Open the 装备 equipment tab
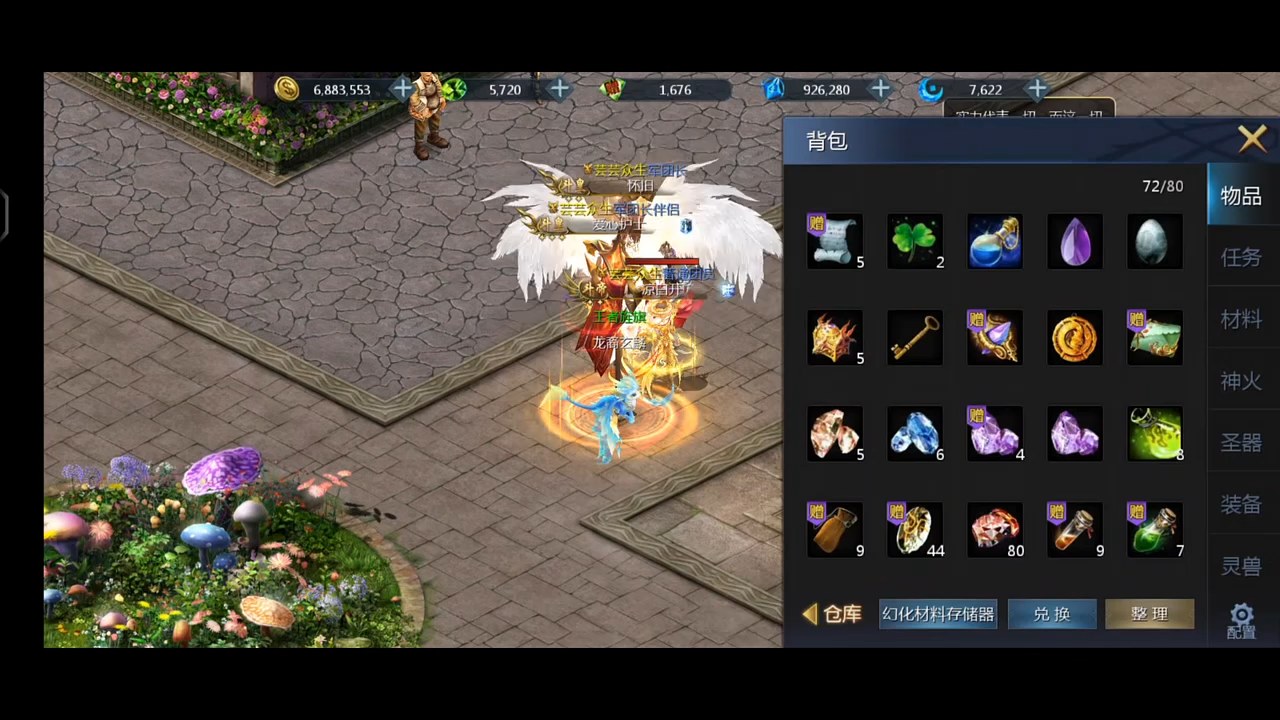This screenshot has height=720, width=1280. [1241, 505]
